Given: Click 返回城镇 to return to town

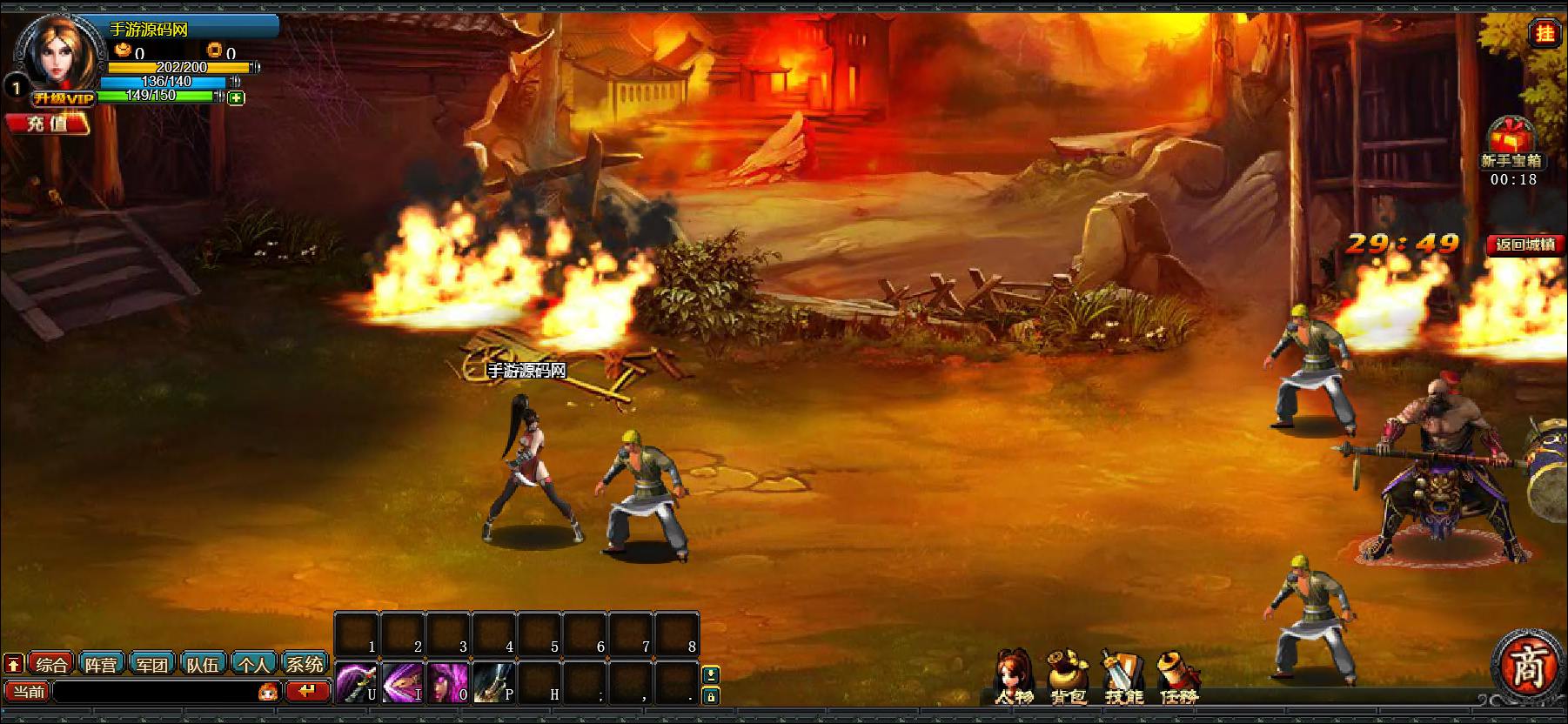Looking at the screenshot, I should click(1525, 245).
